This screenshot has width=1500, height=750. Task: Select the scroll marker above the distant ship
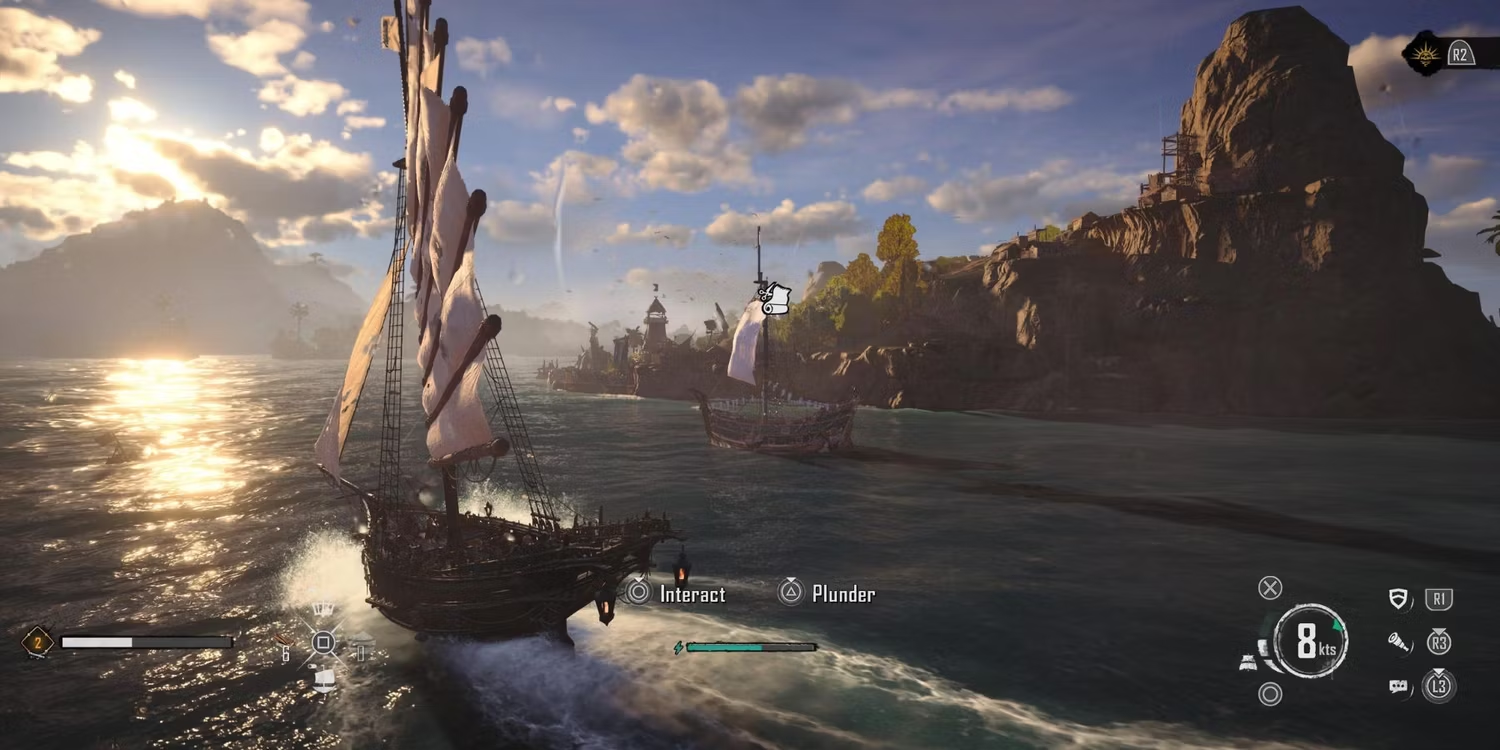coord(774,298)
